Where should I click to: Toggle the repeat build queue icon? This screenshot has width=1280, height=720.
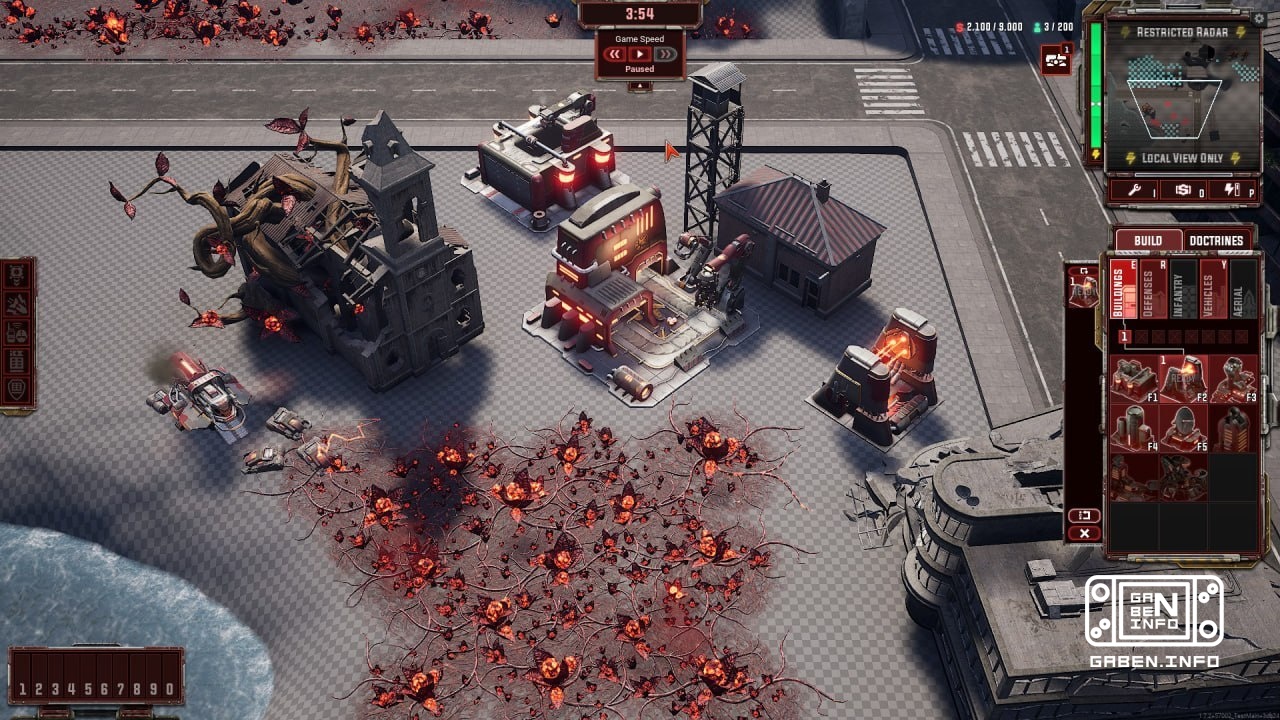point(1084,514)
